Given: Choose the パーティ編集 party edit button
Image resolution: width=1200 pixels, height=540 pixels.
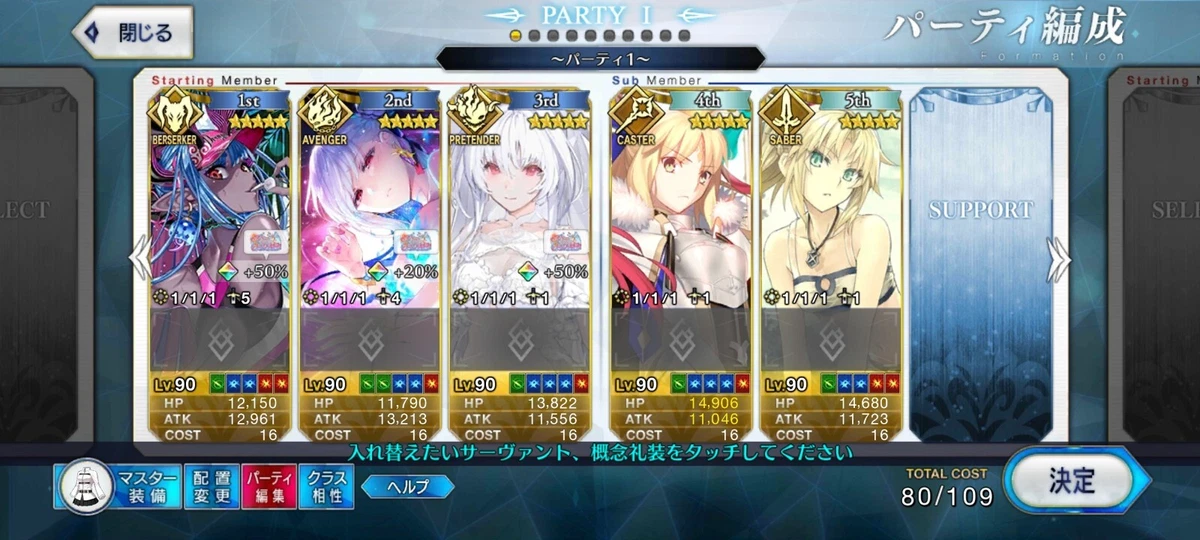Looking at the screenshot, I should [267, 486].
